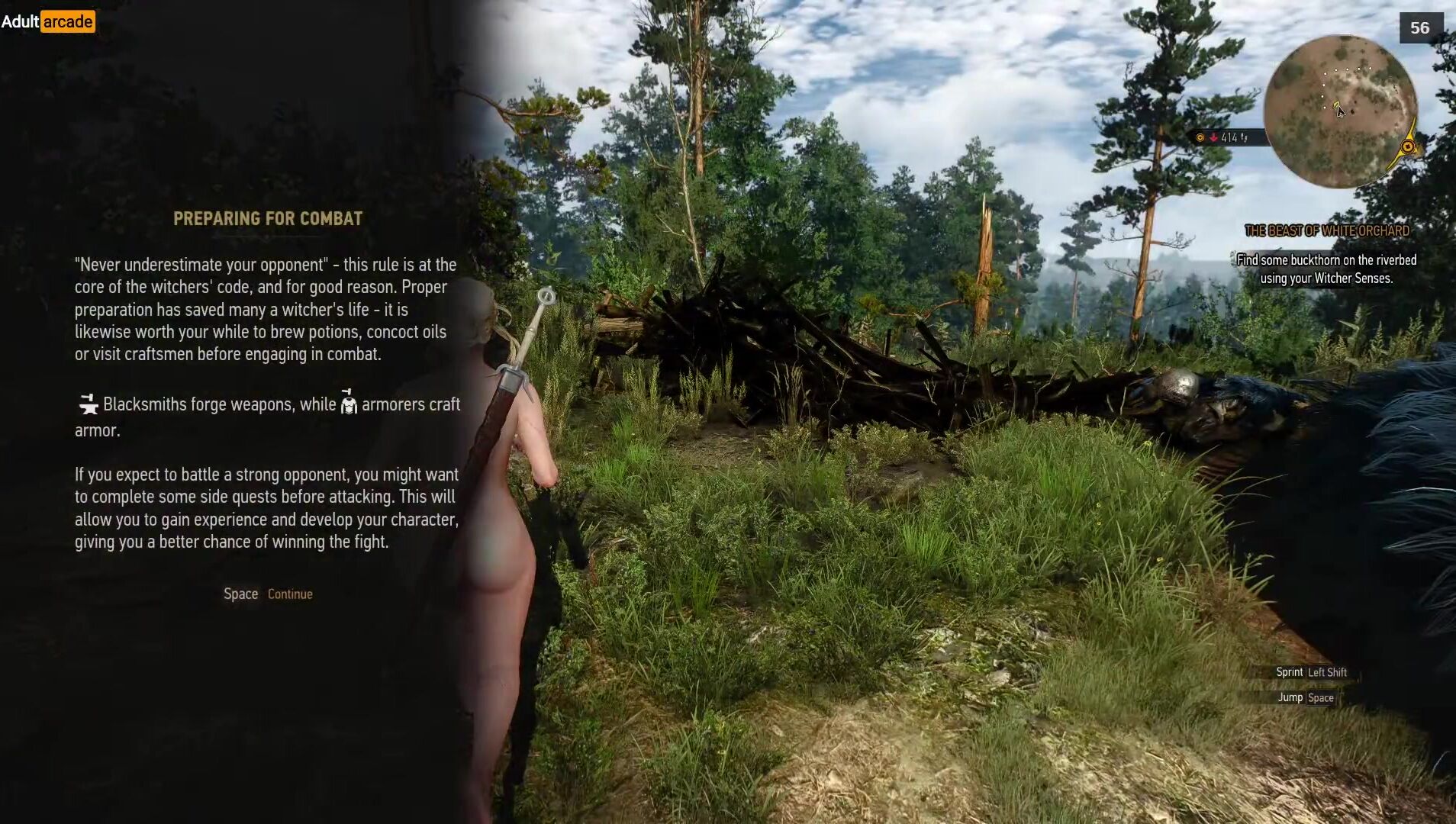
Task: Continue past the Preparing for Combat tutorial
Action: (x=269, y=594)
